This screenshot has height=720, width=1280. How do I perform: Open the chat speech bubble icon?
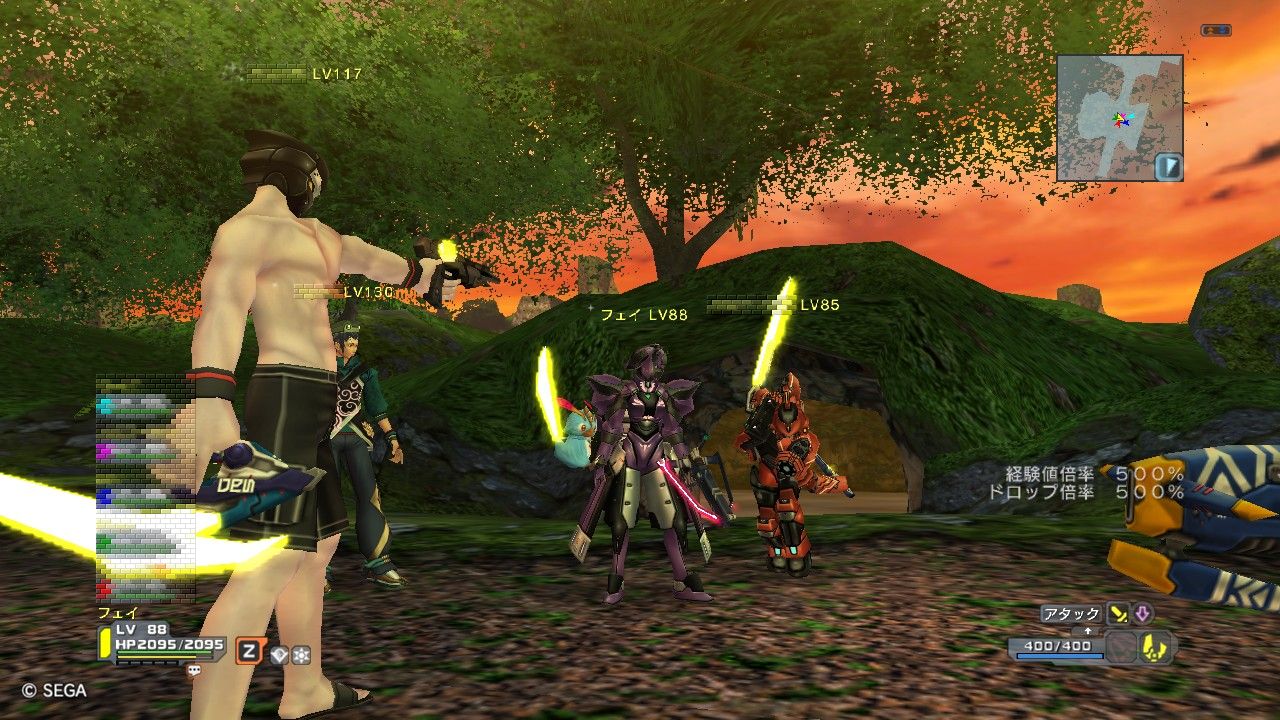(x=194, y=672)
